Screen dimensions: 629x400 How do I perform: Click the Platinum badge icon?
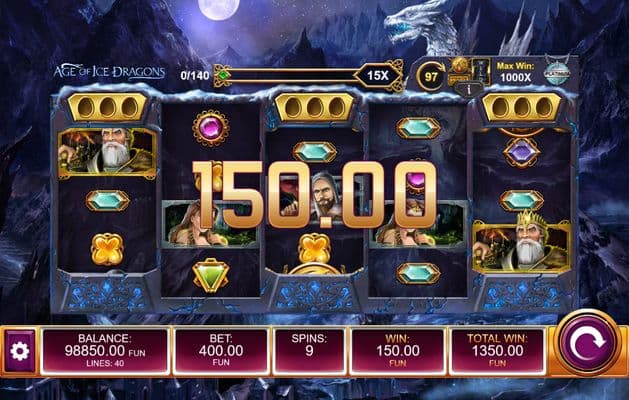pyautogui.click(x=557, y=72)
